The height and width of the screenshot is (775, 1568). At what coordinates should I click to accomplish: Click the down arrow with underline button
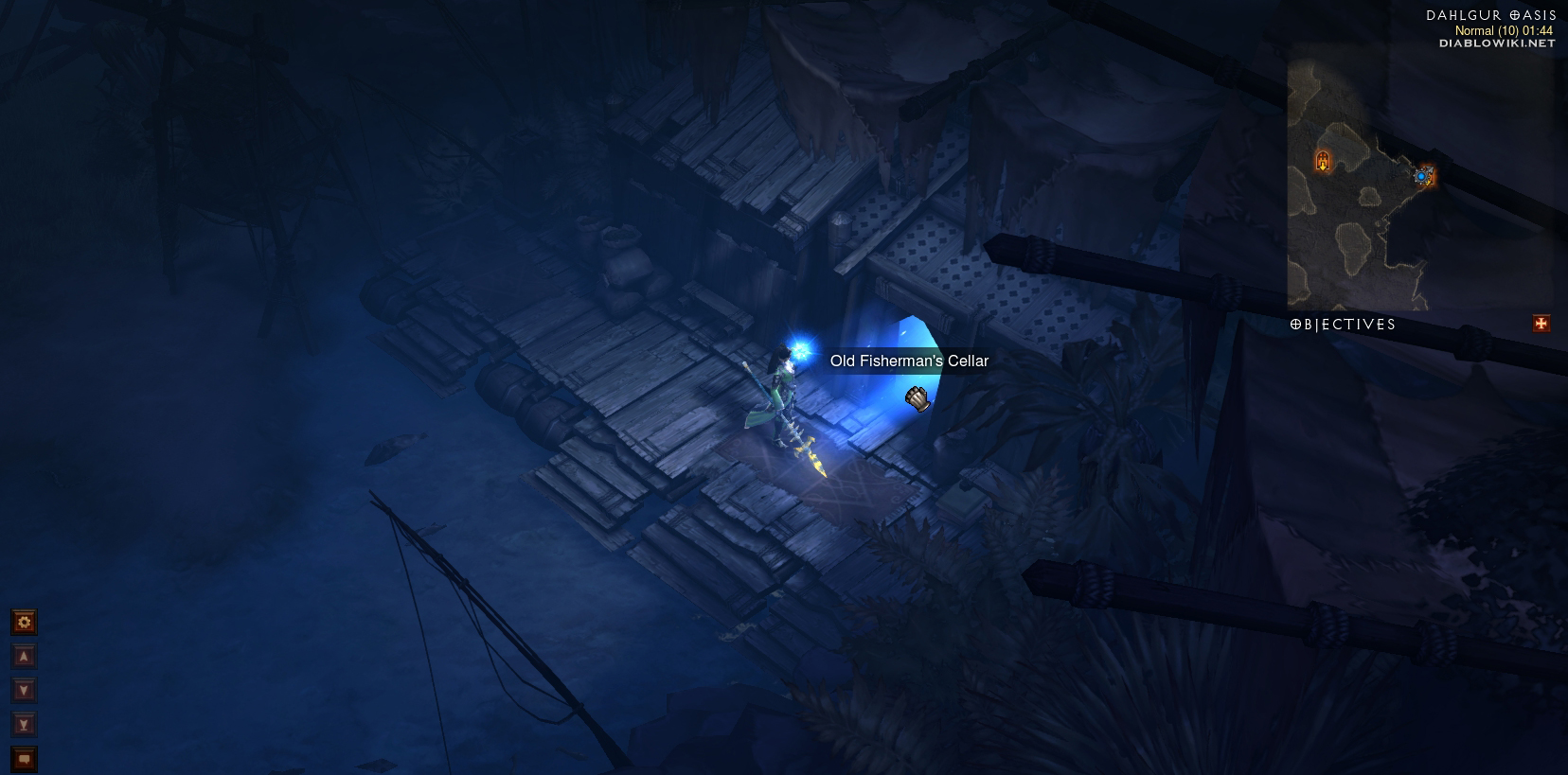24,725
